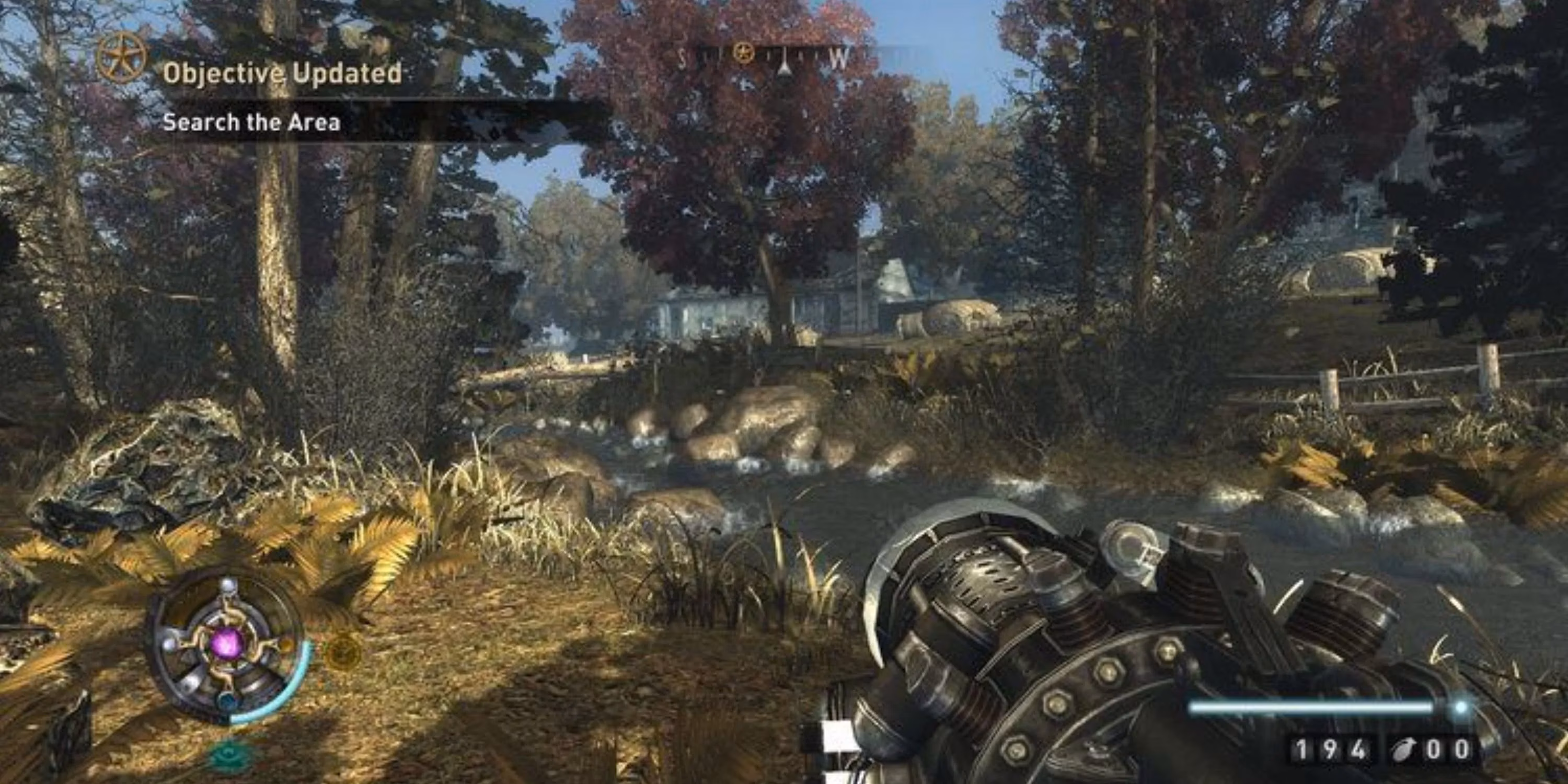Select the gold power node on the medallion
Screen dimensions: 1568x784
[x=286, y=645]
